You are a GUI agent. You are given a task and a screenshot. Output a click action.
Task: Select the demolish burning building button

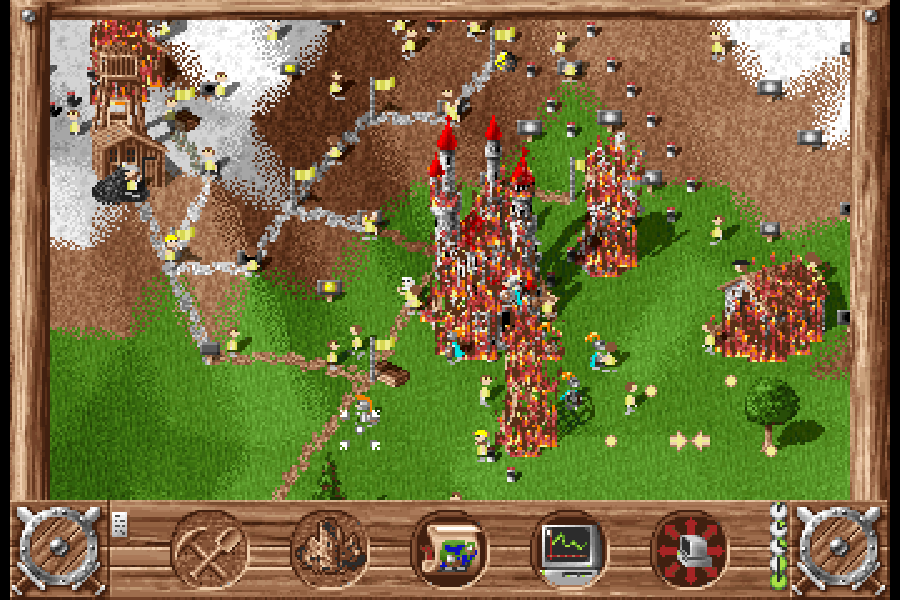330,548
